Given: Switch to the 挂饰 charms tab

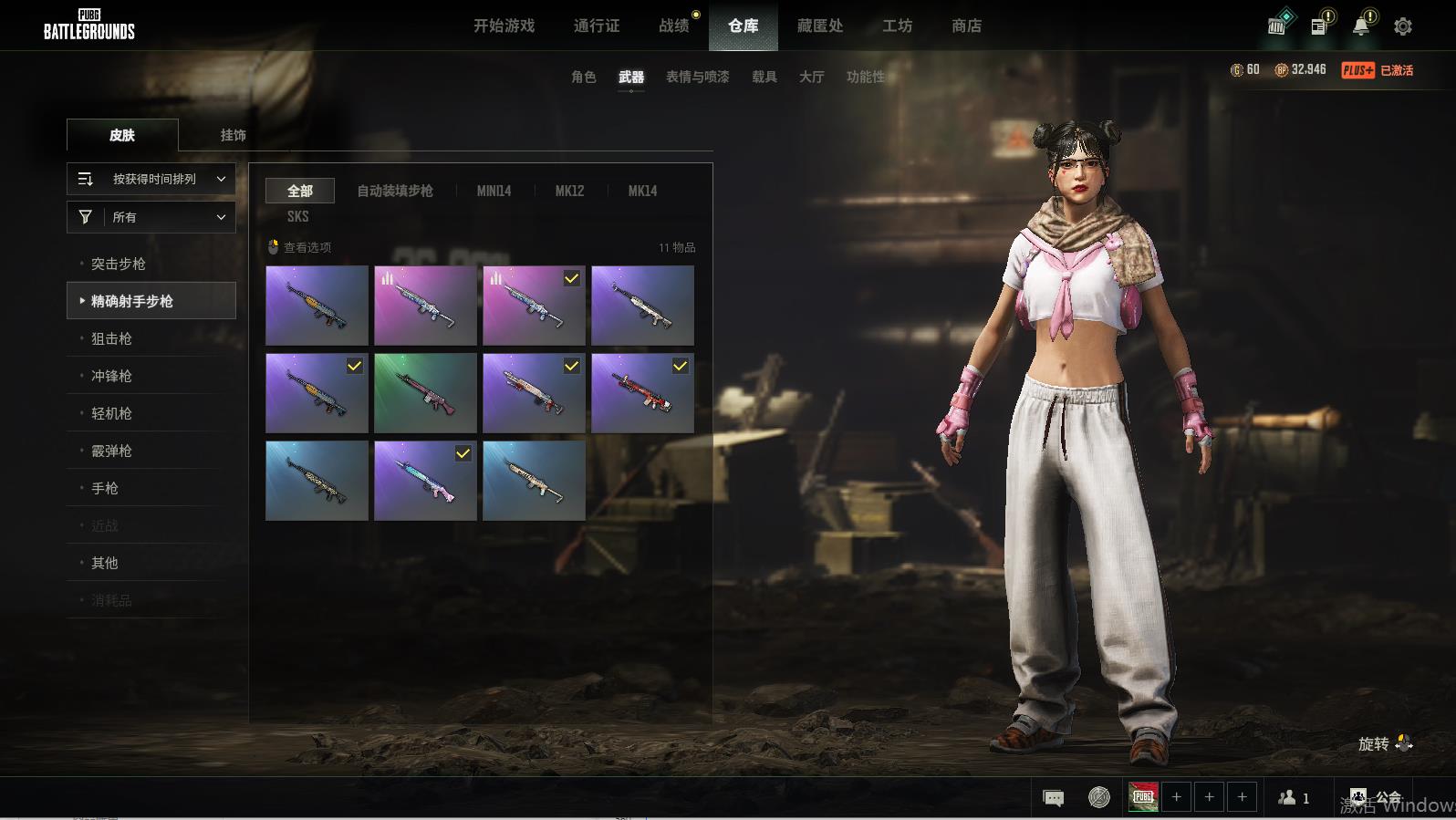Looking at the screenshot, I should (233, 135).
